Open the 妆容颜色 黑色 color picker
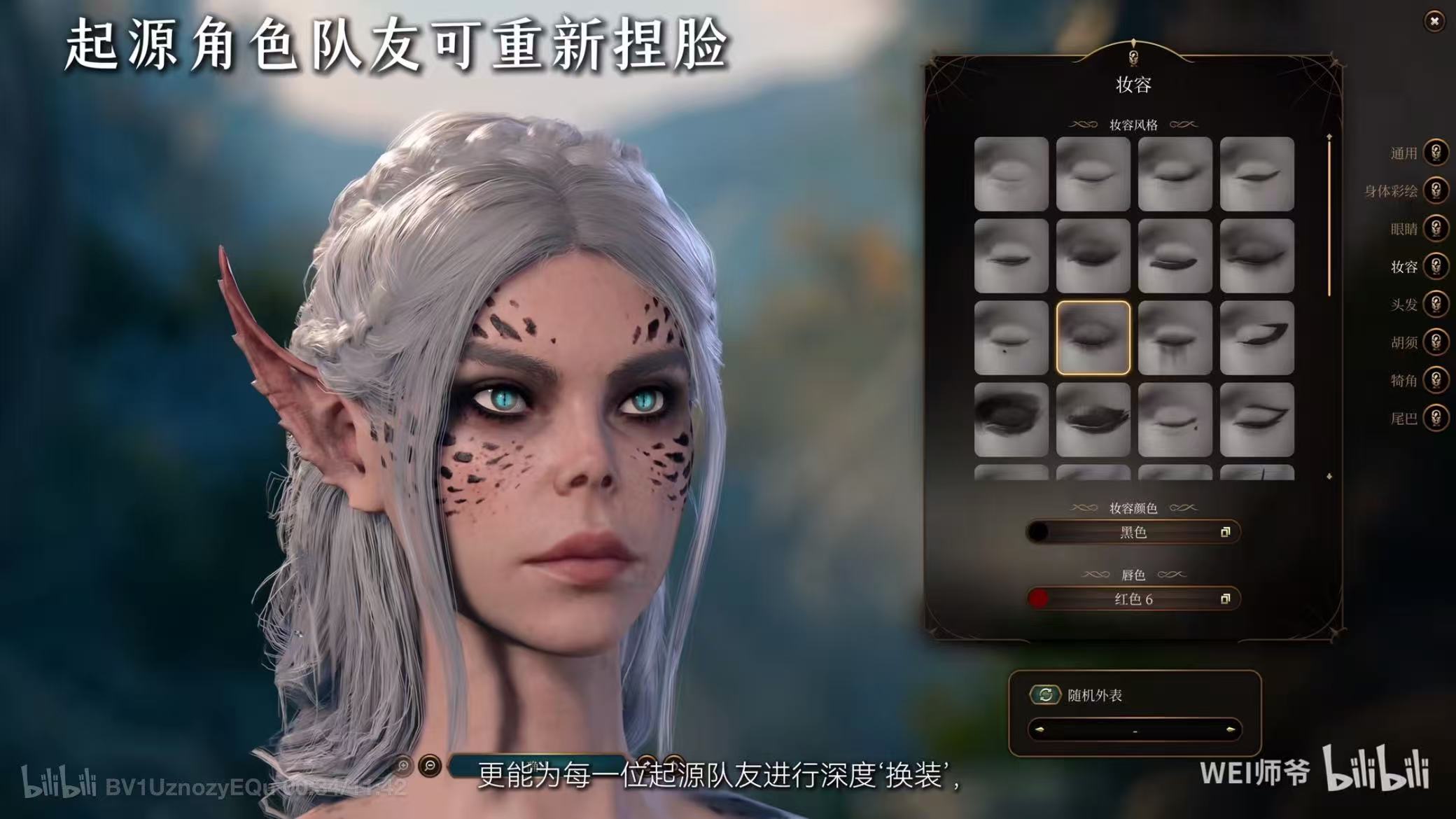The image size is (1456, 819). point(1133,533)
